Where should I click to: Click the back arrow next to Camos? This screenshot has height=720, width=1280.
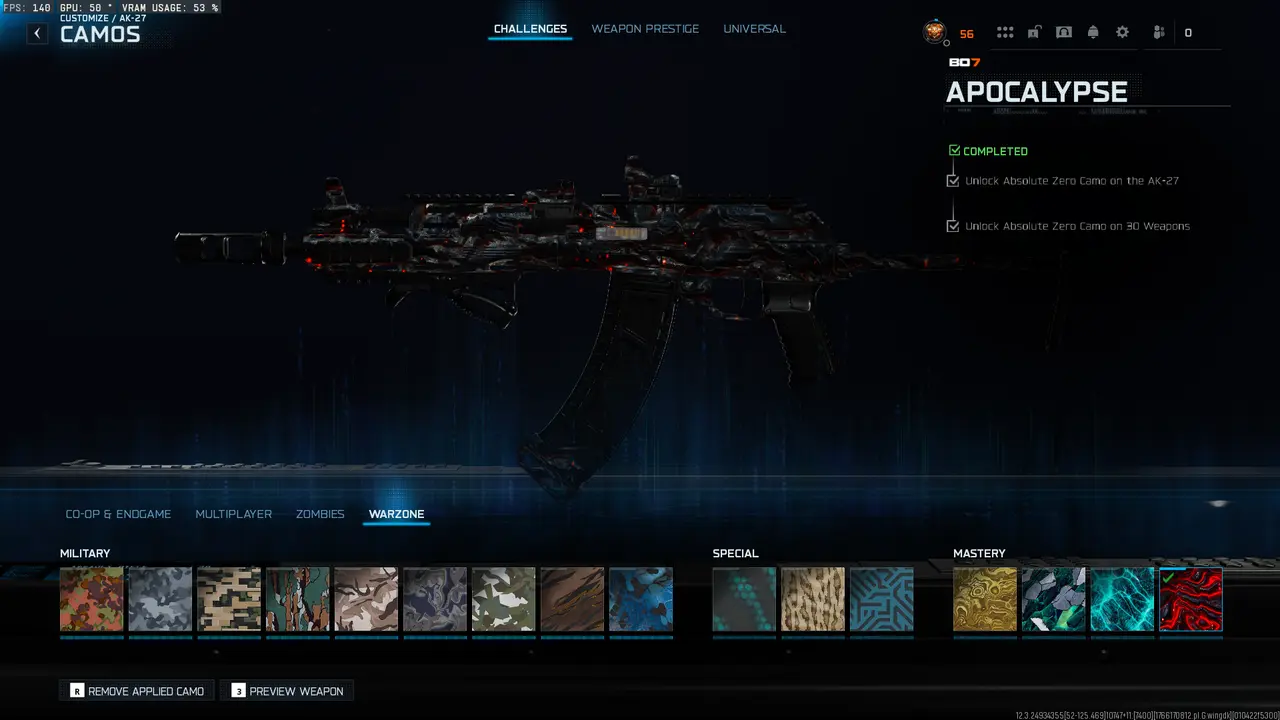[x=37, y=33]
